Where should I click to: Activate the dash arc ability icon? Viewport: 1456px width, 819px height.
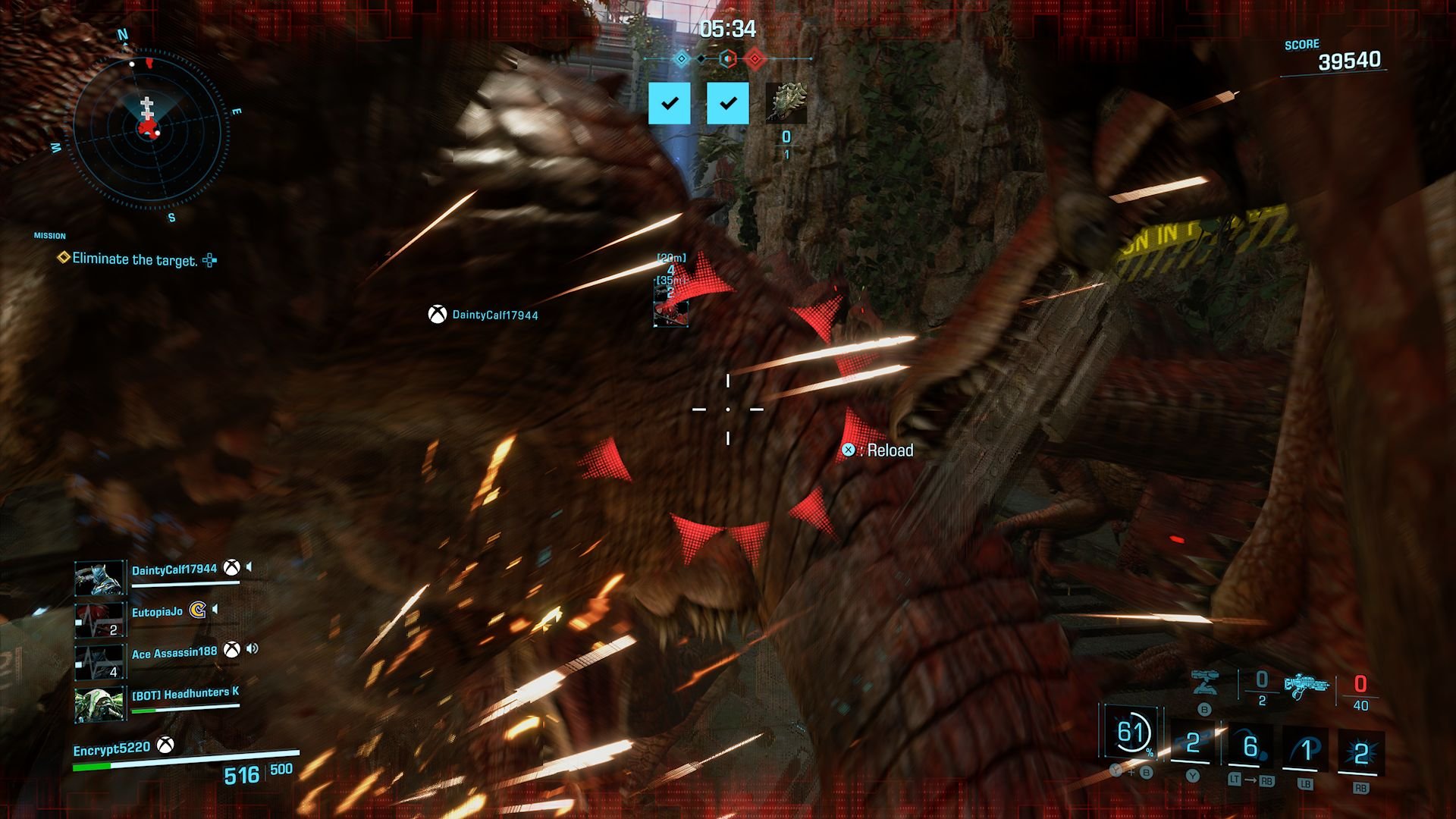click(1305, 749)
